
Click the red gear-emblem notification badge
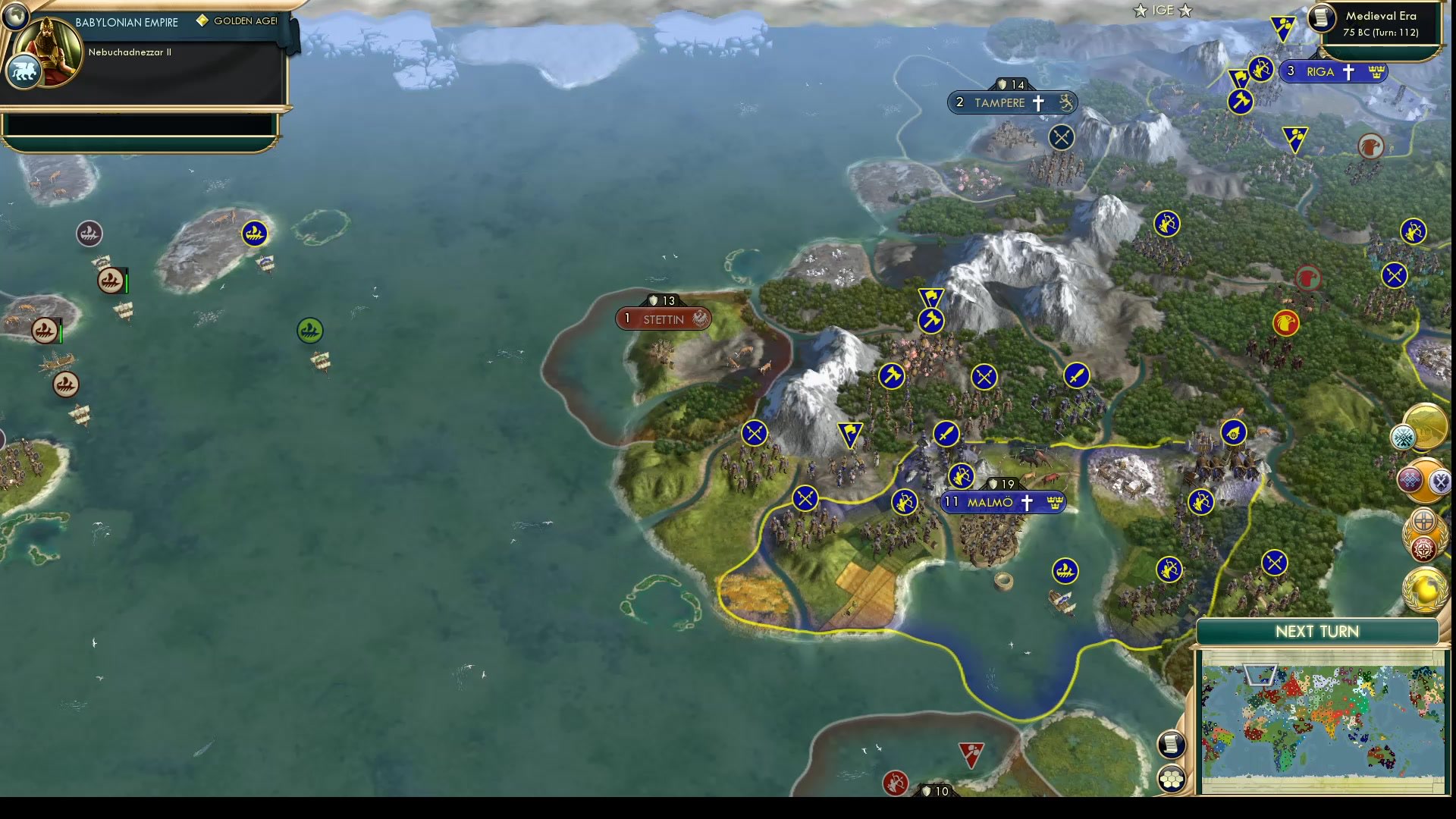1423,548
